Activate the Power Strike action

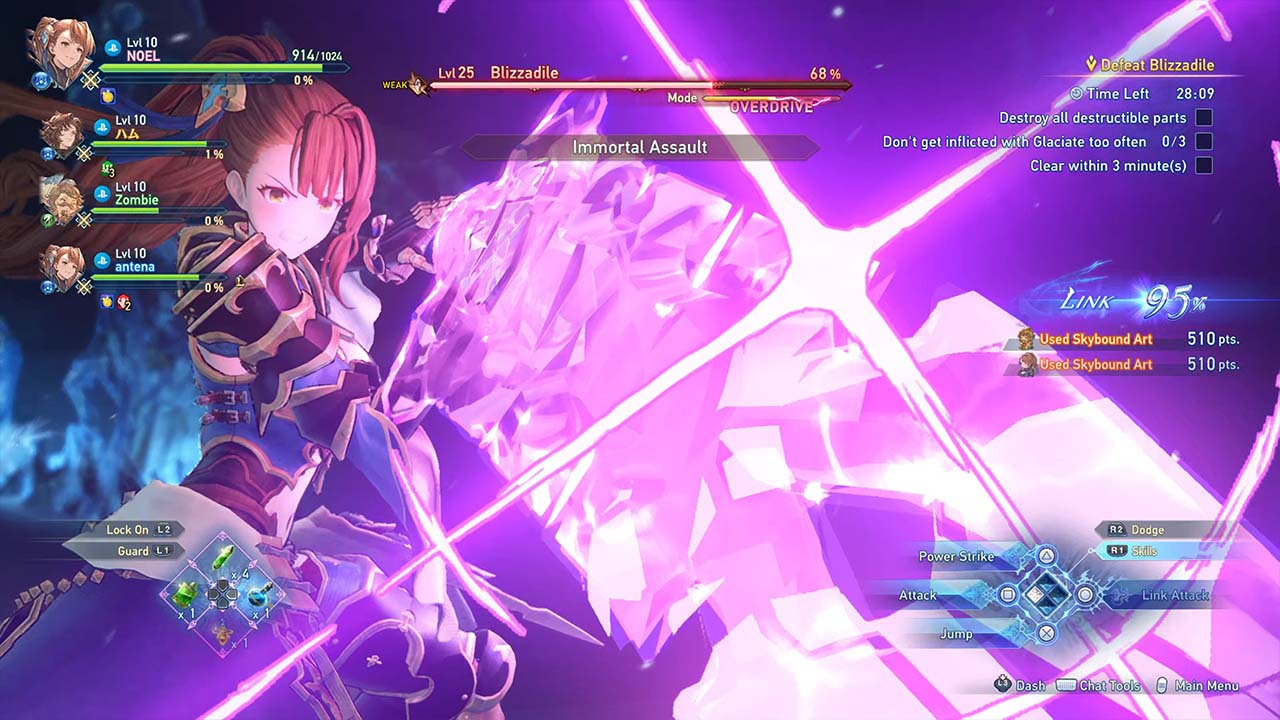(1045, 556)
